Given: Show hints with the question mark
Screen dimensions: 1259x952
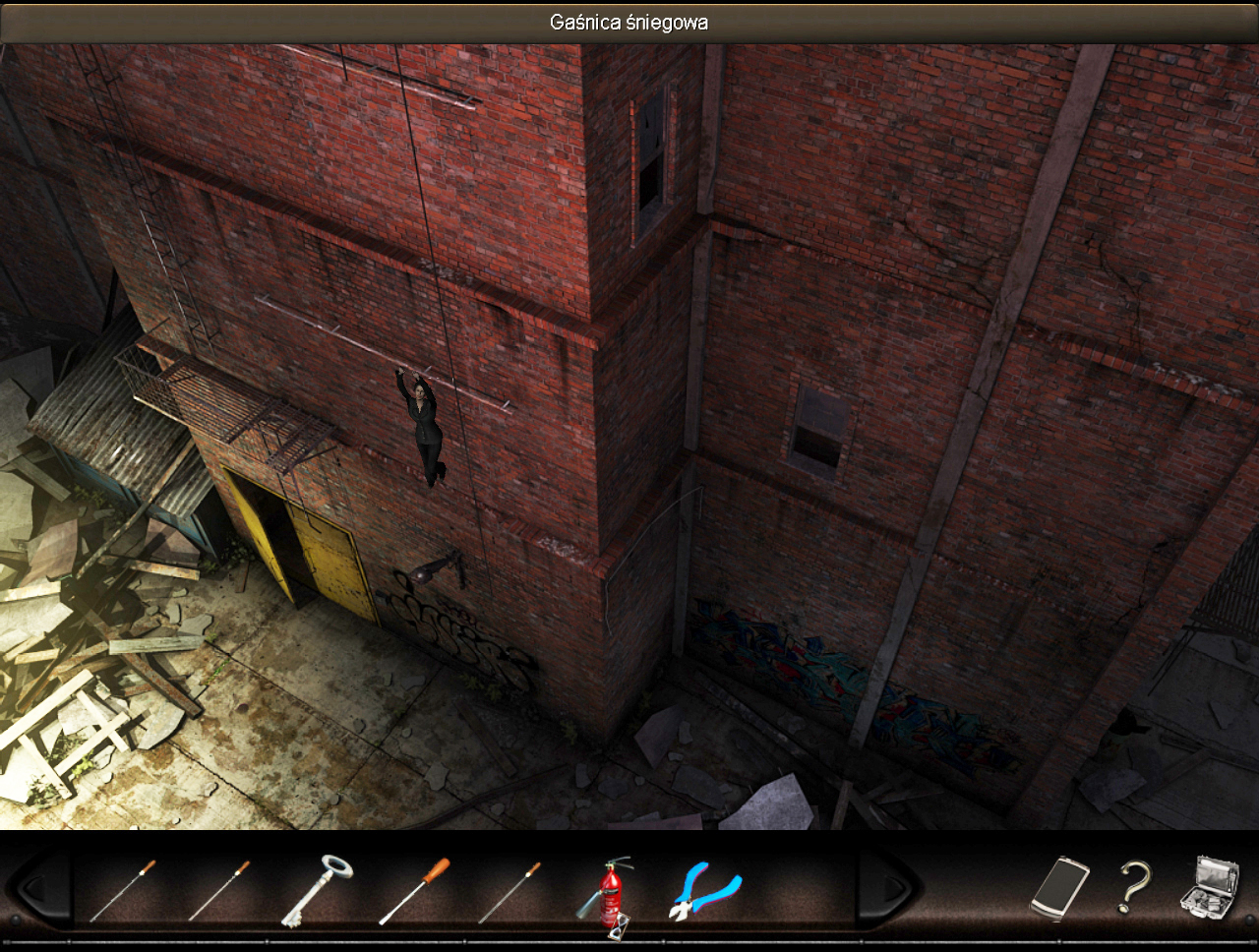Looking at the screenshot, I should click(1133, 887).
